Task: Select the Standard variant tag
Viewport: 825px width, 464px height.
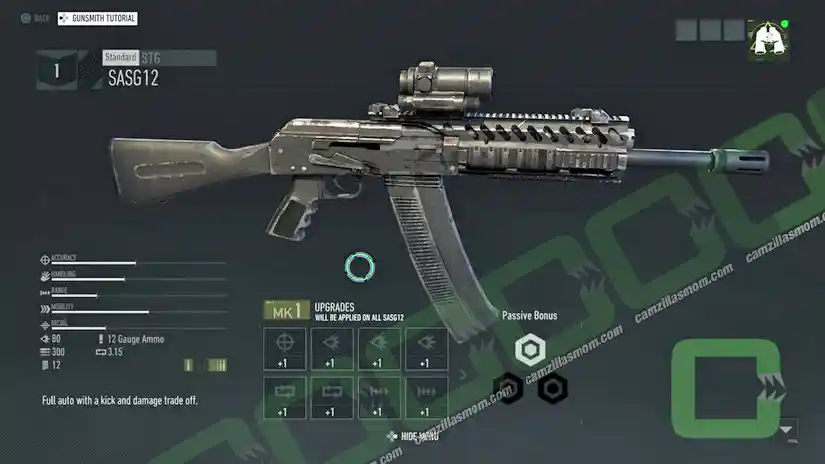Action: (x=121, y=58)
